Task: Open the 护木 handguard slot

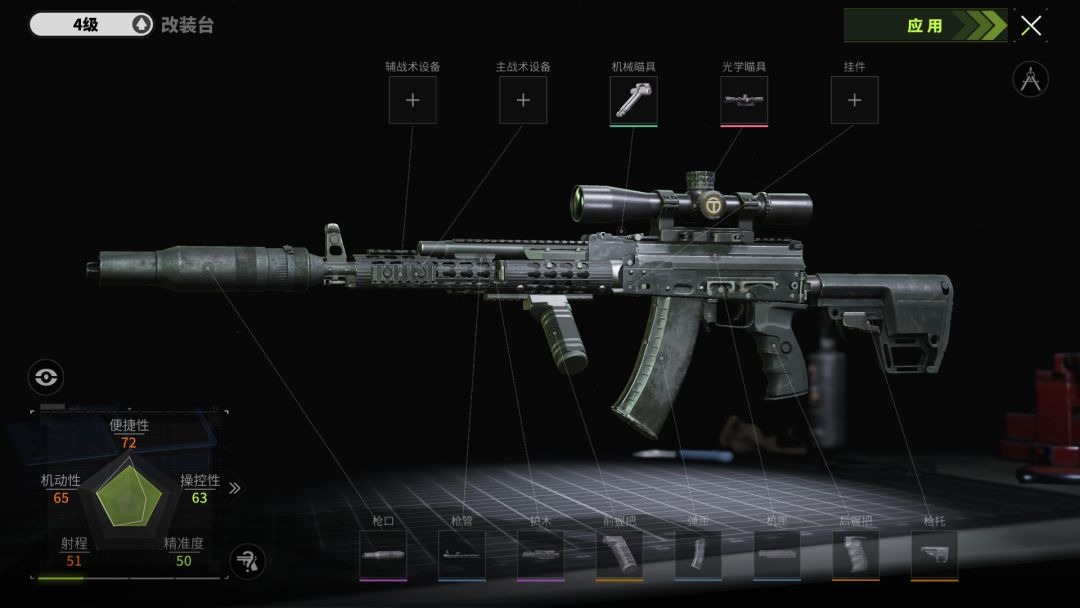Action: 541,554
